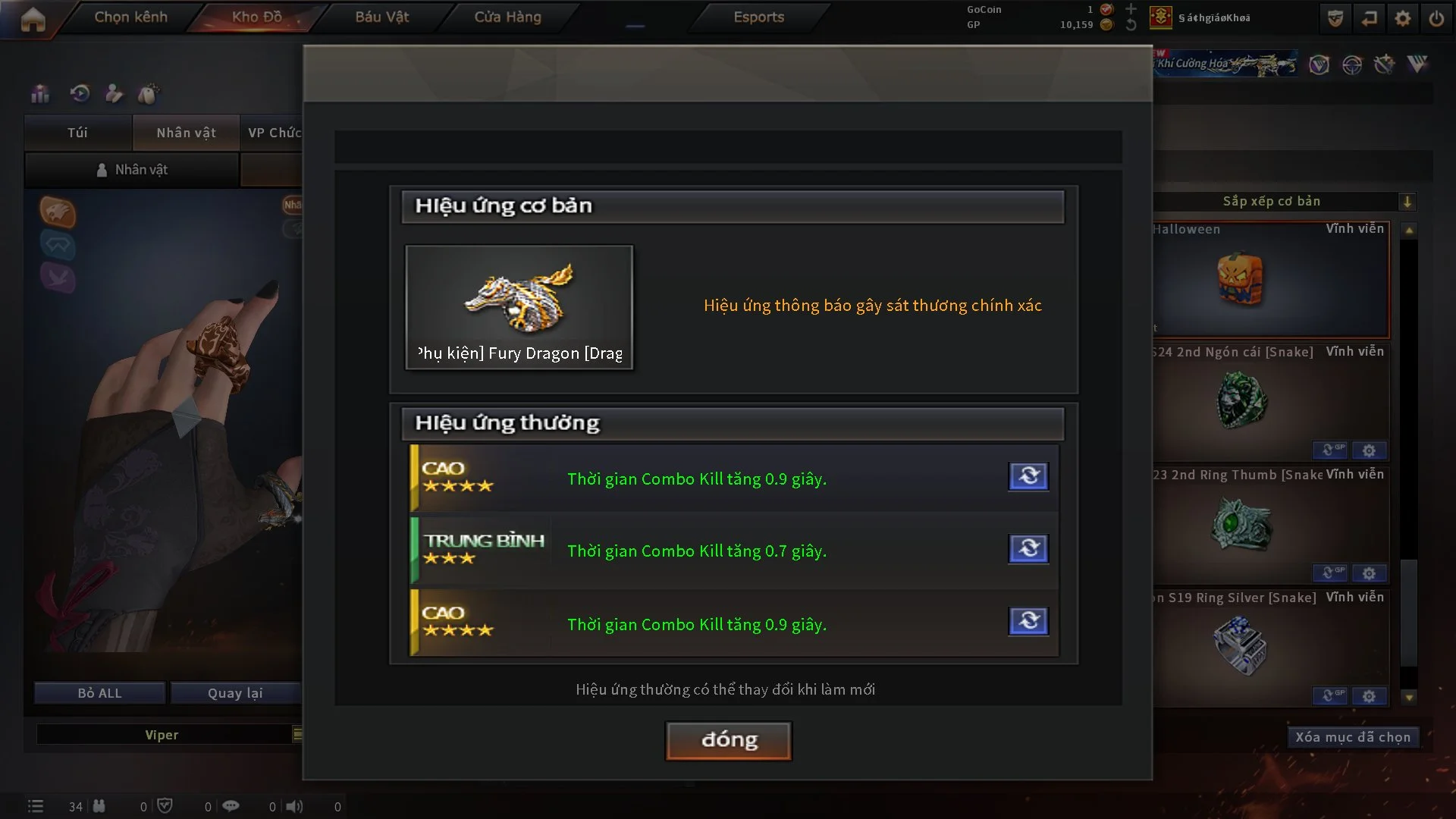Select the Fury Dragon accessory thumbnail
This screenshot has width=1456, height=819.
pyautogui.click(x=519, y=307)
